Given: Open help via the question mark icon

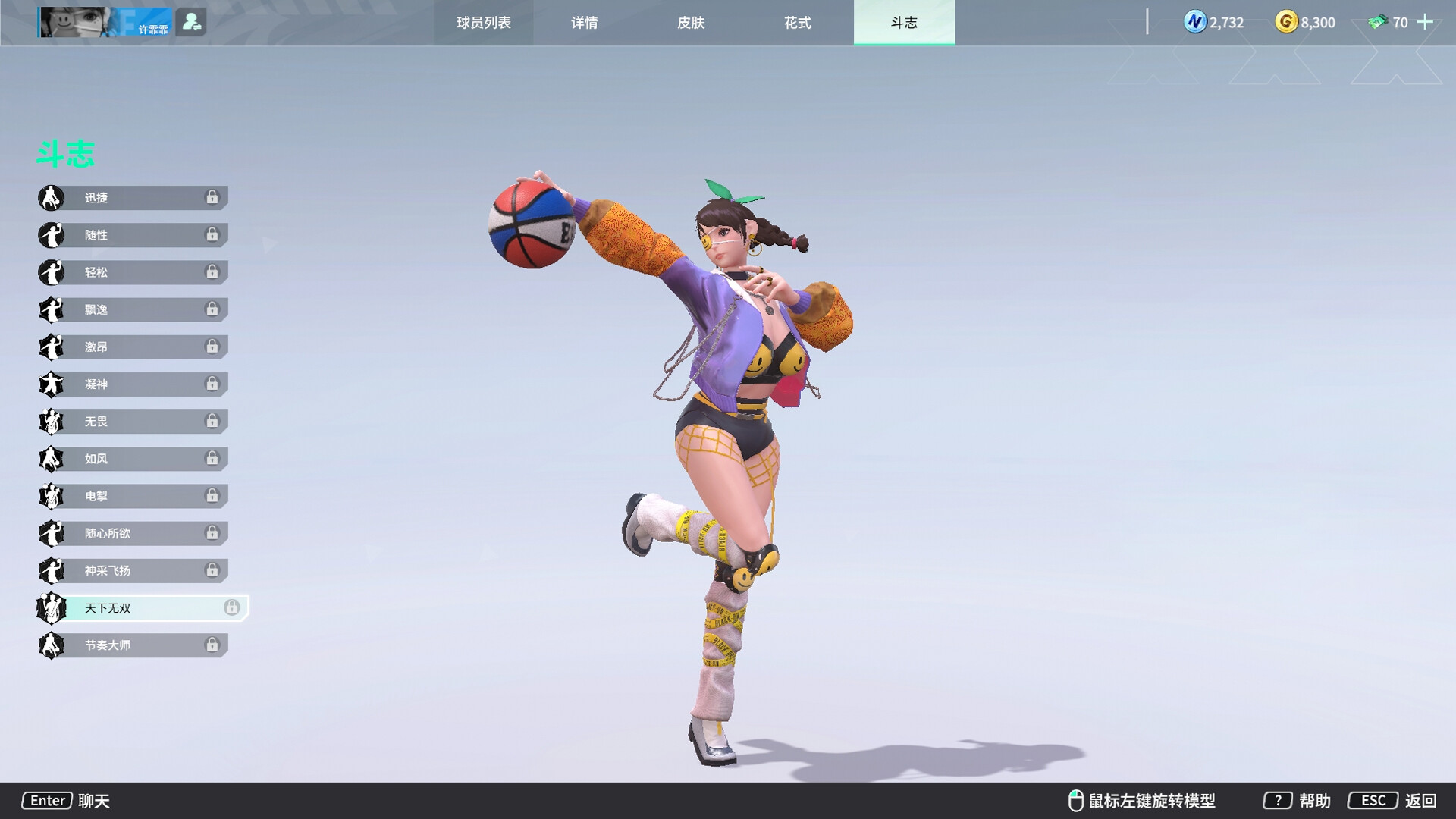Looking at the screenshot, I should pyautogui.click(x=1278, y=800).
